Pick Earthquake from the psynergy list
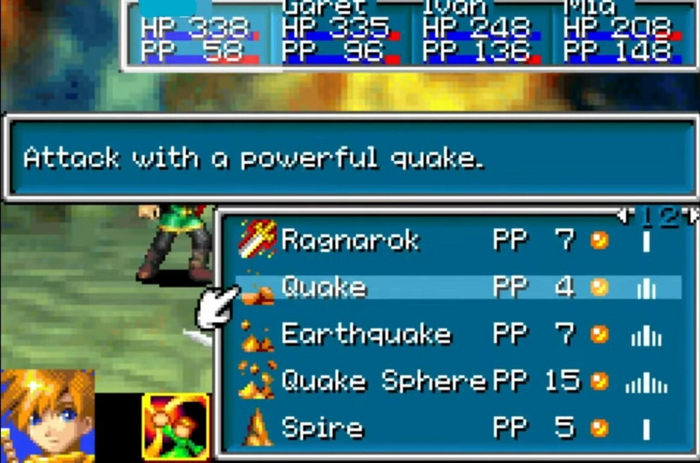The image size is (700, 463). (x=366, y=334)
